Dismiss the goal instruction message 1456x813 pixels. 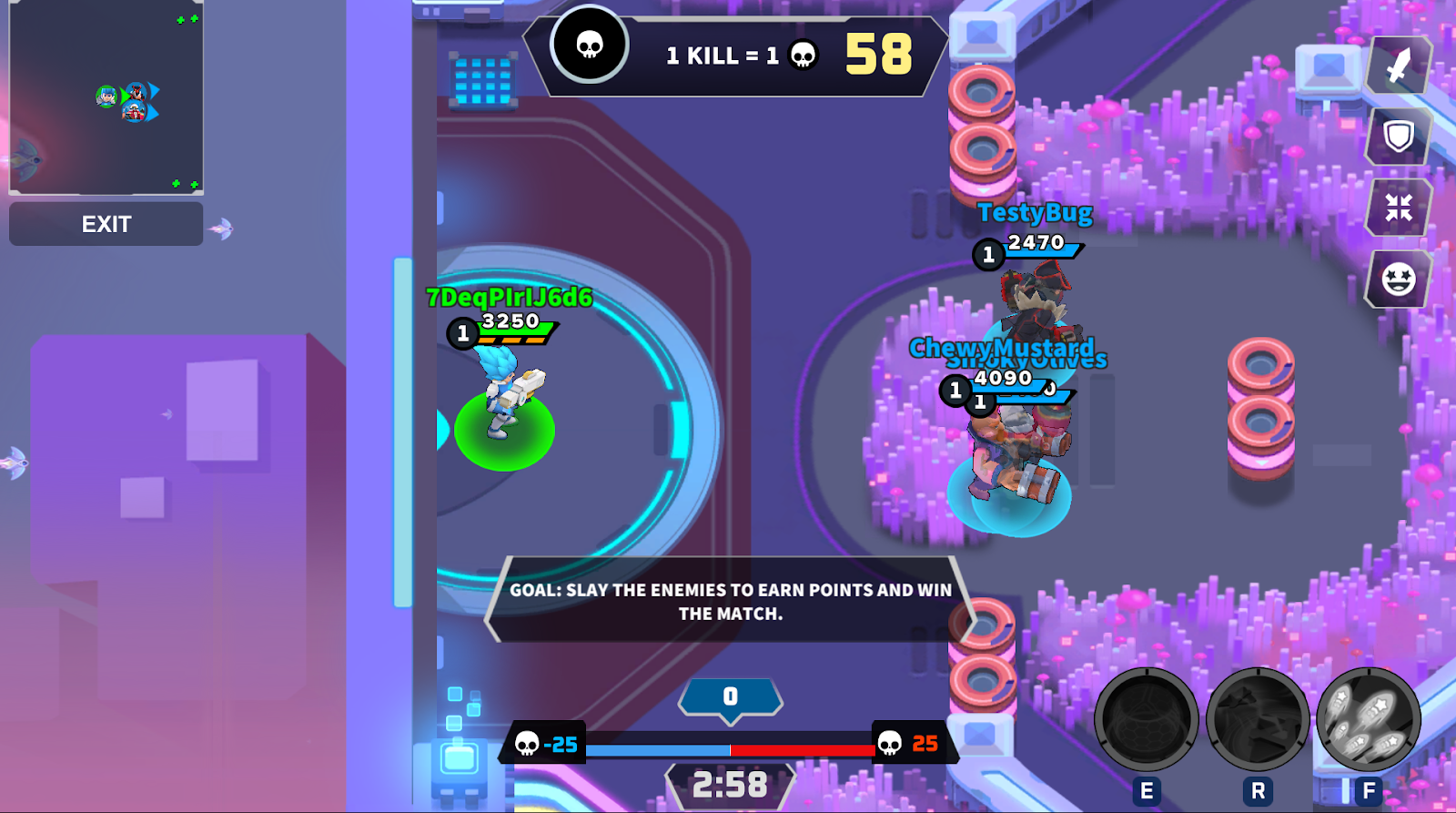[x=728, y=601]
